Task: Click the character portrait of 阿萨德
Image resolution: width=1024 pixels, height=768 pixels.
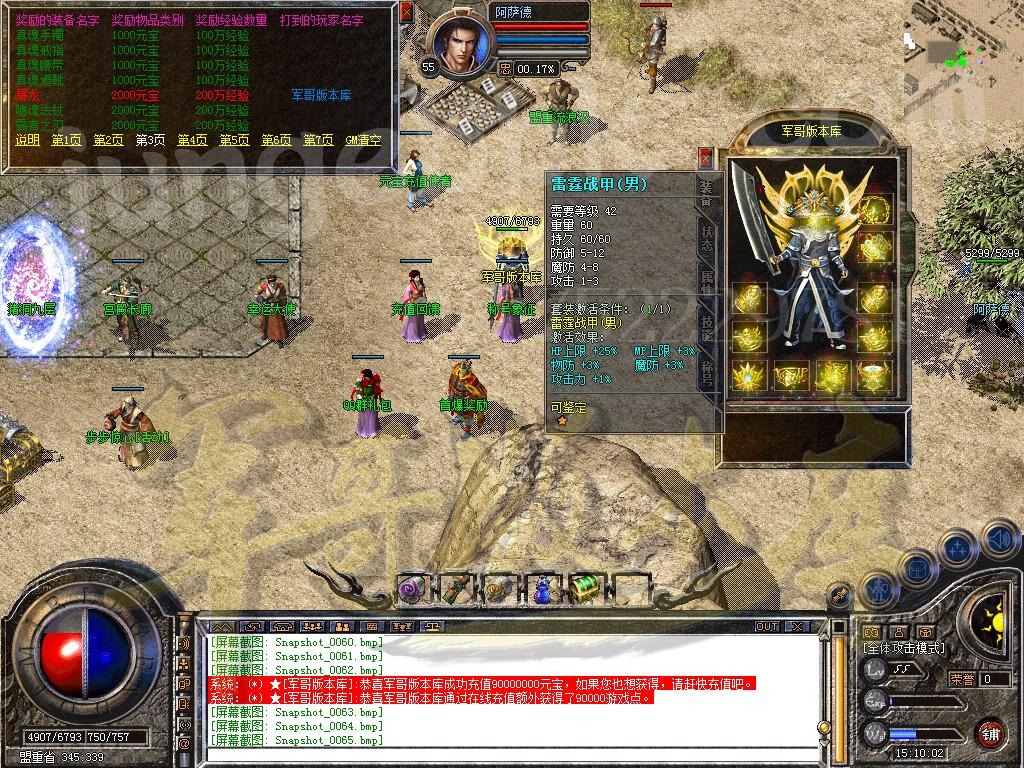Action: click(461, 40)
